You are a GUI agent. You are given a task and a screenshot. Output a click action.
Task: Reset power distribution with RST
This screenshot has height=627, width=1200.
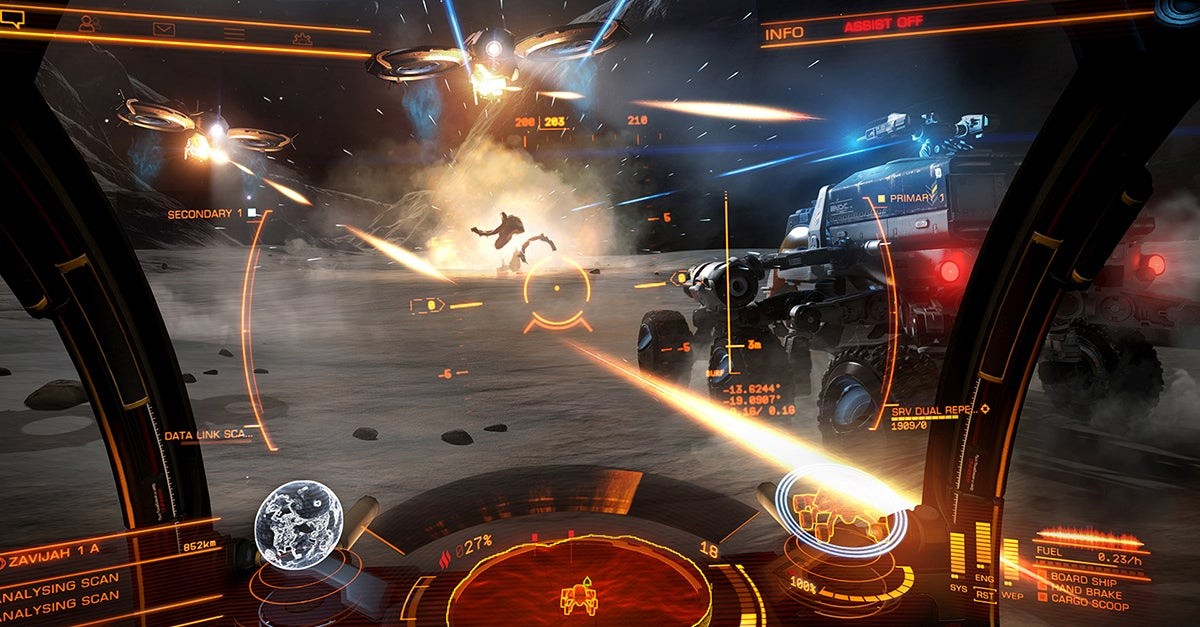983,595
